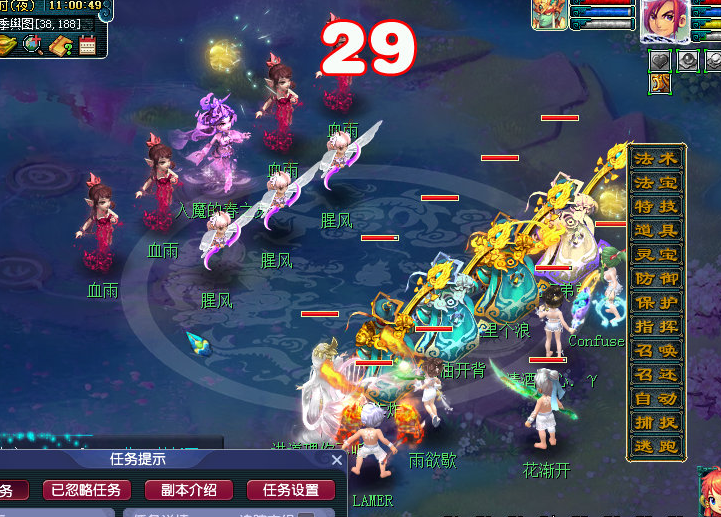Choose the 捕捉 (Capture) command
721x517 pixels.
[656, 423]
